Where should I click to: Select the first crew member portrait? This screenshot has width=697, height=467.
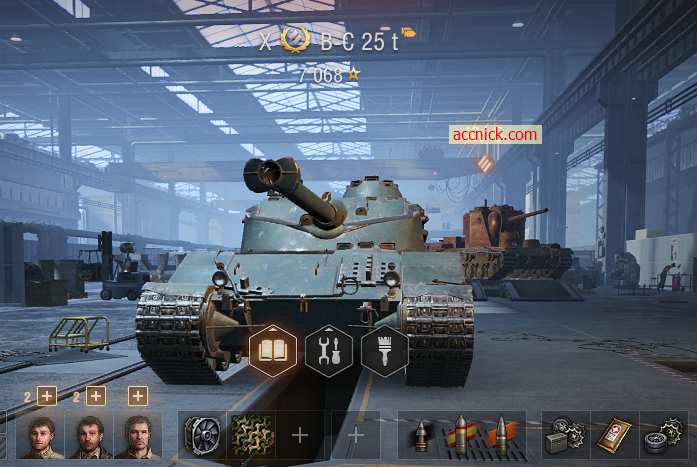pyautogui.click(x=39, y=437)
